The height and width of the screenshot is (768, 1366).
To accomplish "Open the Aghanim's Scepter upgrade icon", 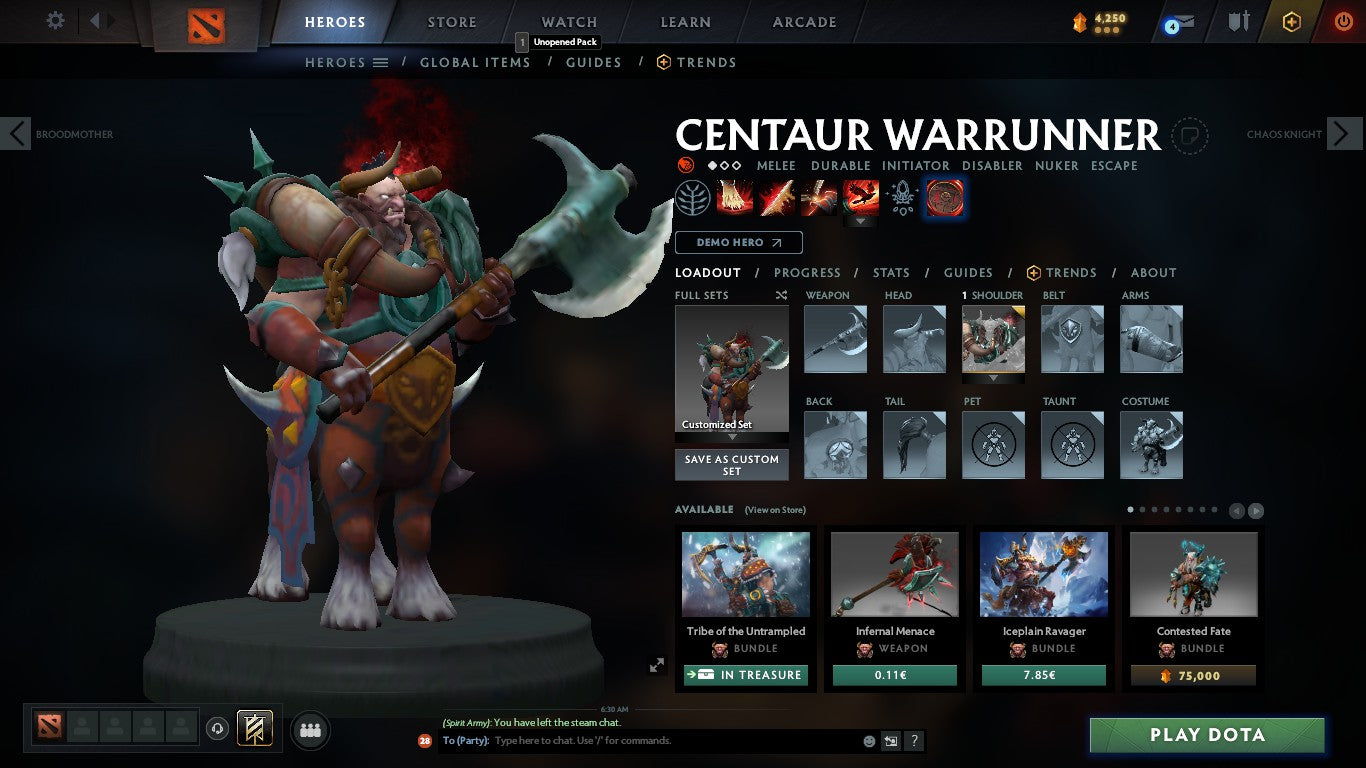I will [903, 197].
